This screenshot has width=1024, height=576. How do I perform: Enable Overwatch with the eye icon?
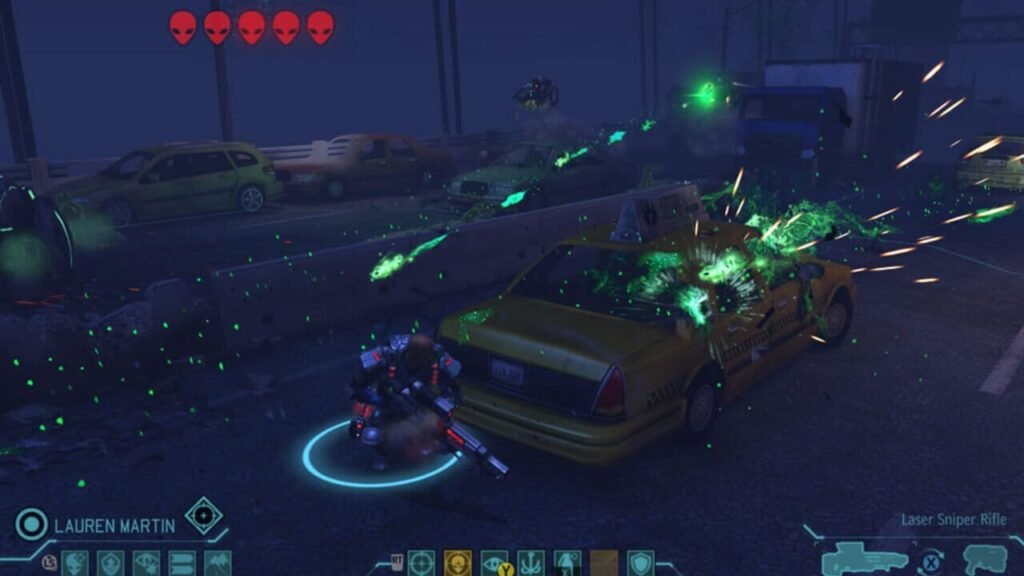point(494,563)
